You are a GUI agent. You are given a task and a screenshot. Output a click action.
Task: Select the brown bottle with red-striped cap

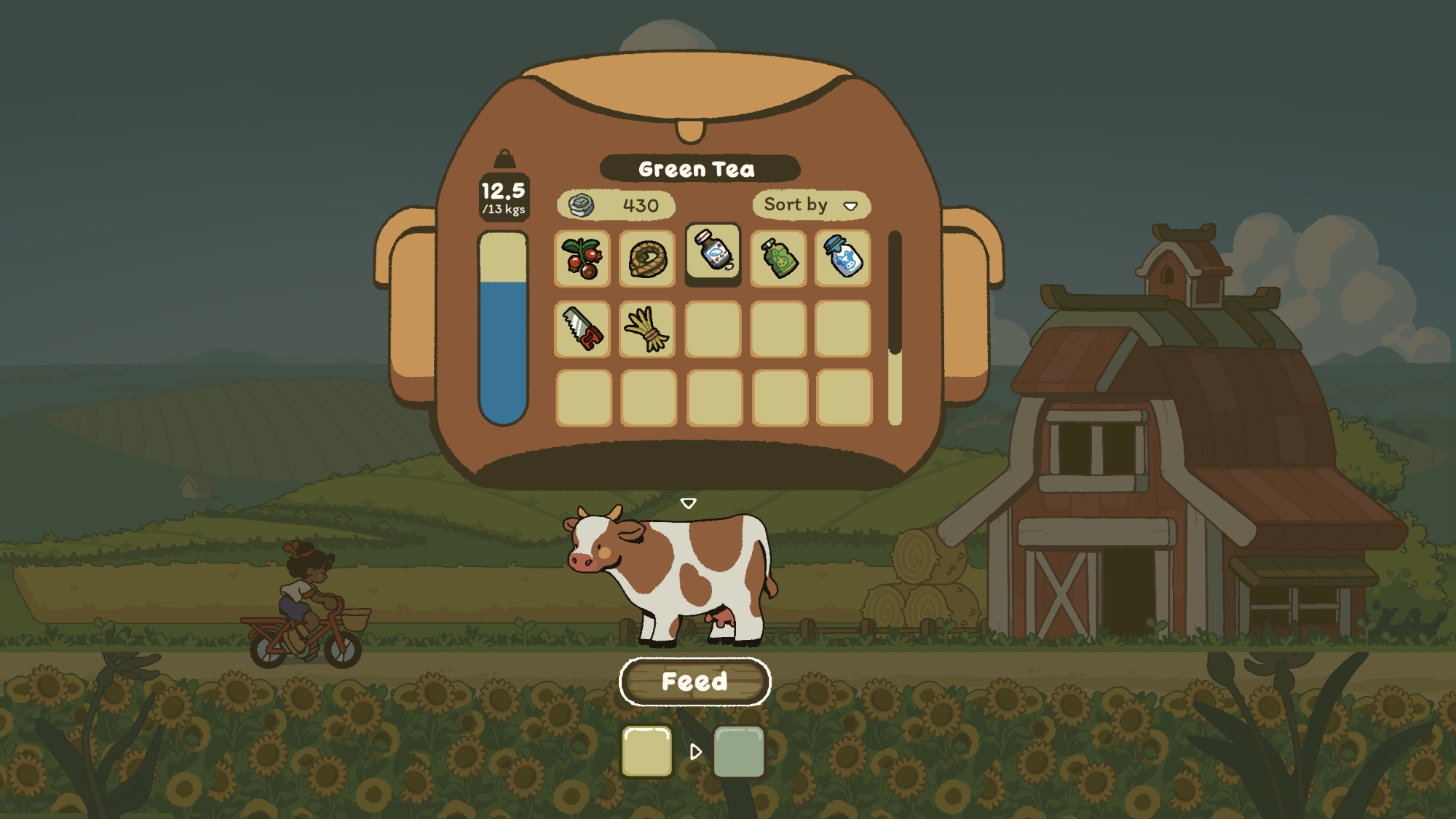pos(713,252)
